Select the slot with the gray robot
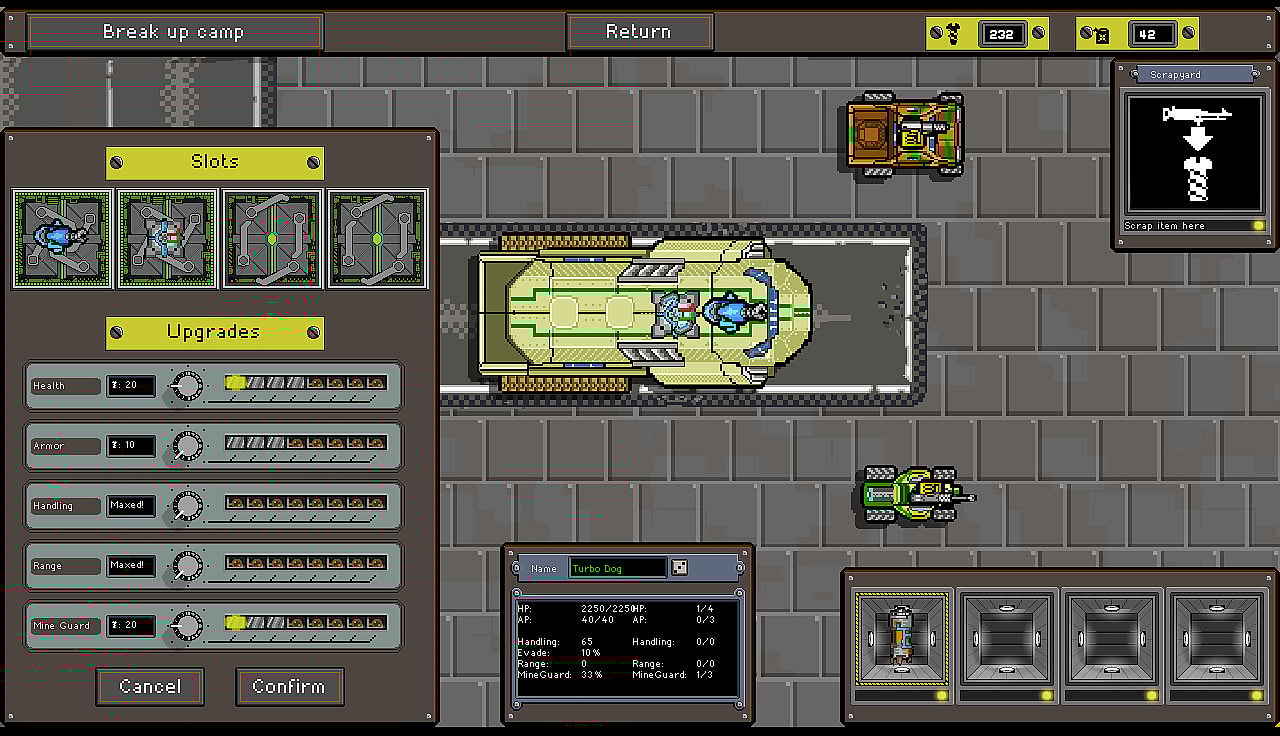1280x736 pixels. coord(167,239)
